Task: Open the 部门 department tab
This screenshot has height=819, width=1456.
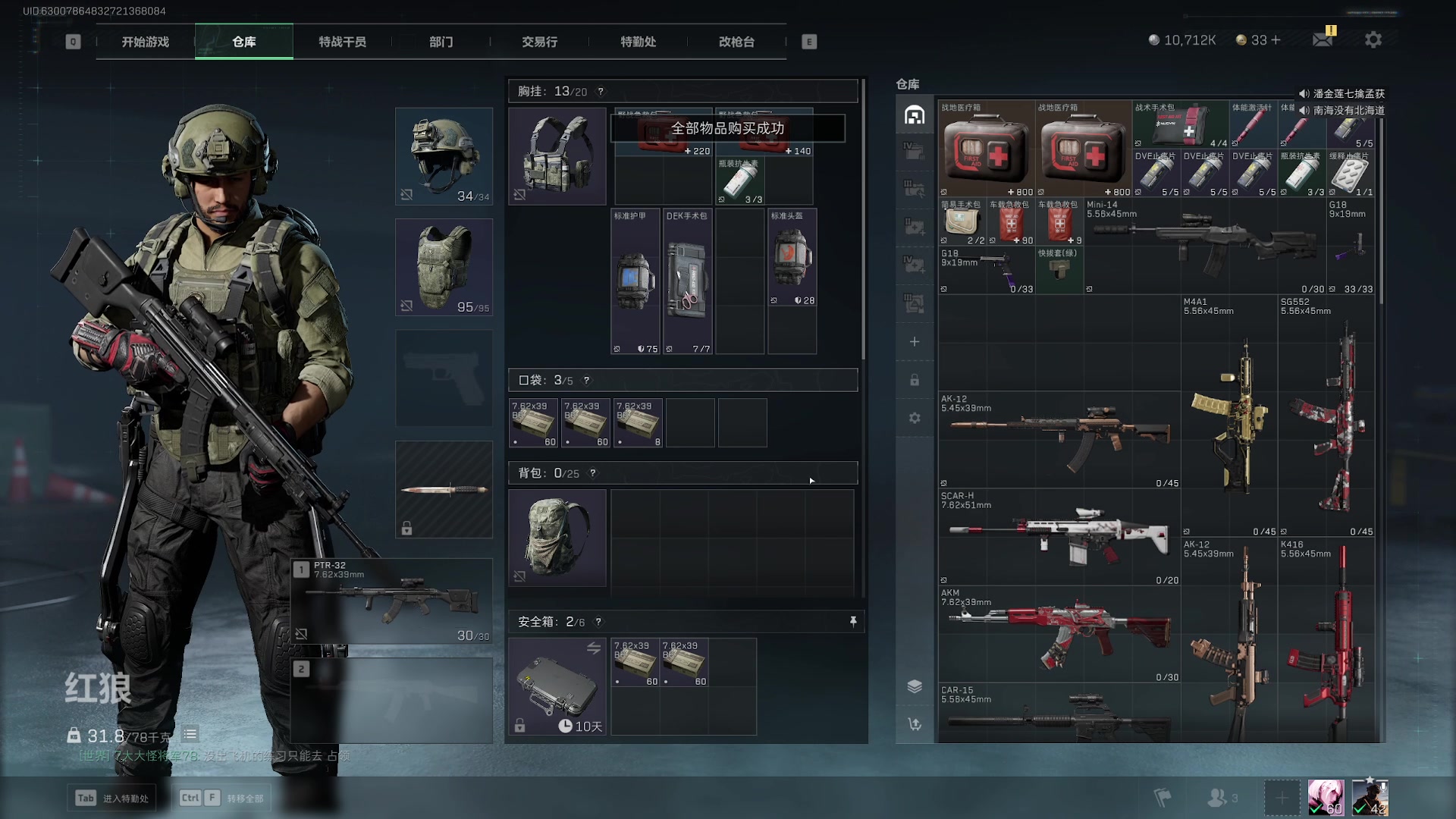Action: coord(441,42)
